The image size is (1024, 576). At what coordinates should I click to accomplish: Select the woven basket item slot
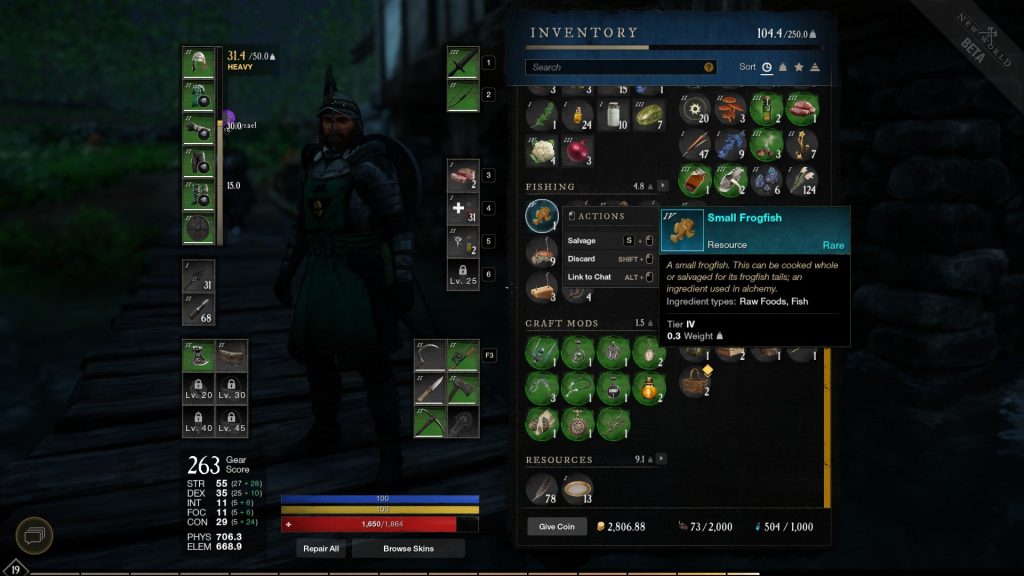pyautogui.click(x=696, y=379)
